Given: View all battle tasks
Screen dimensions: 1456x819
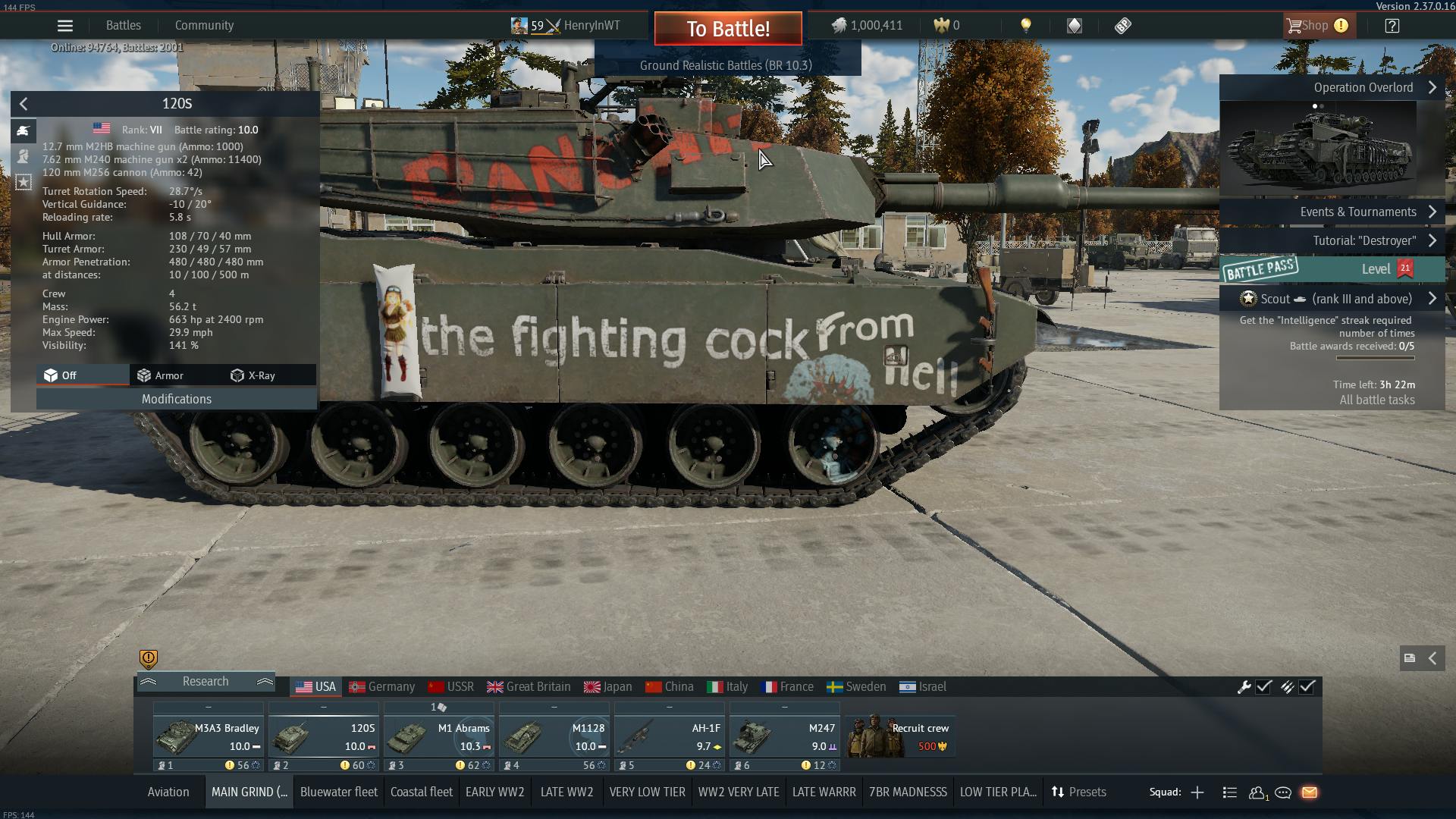Looking at the screenshot, I should point(1376,400).
